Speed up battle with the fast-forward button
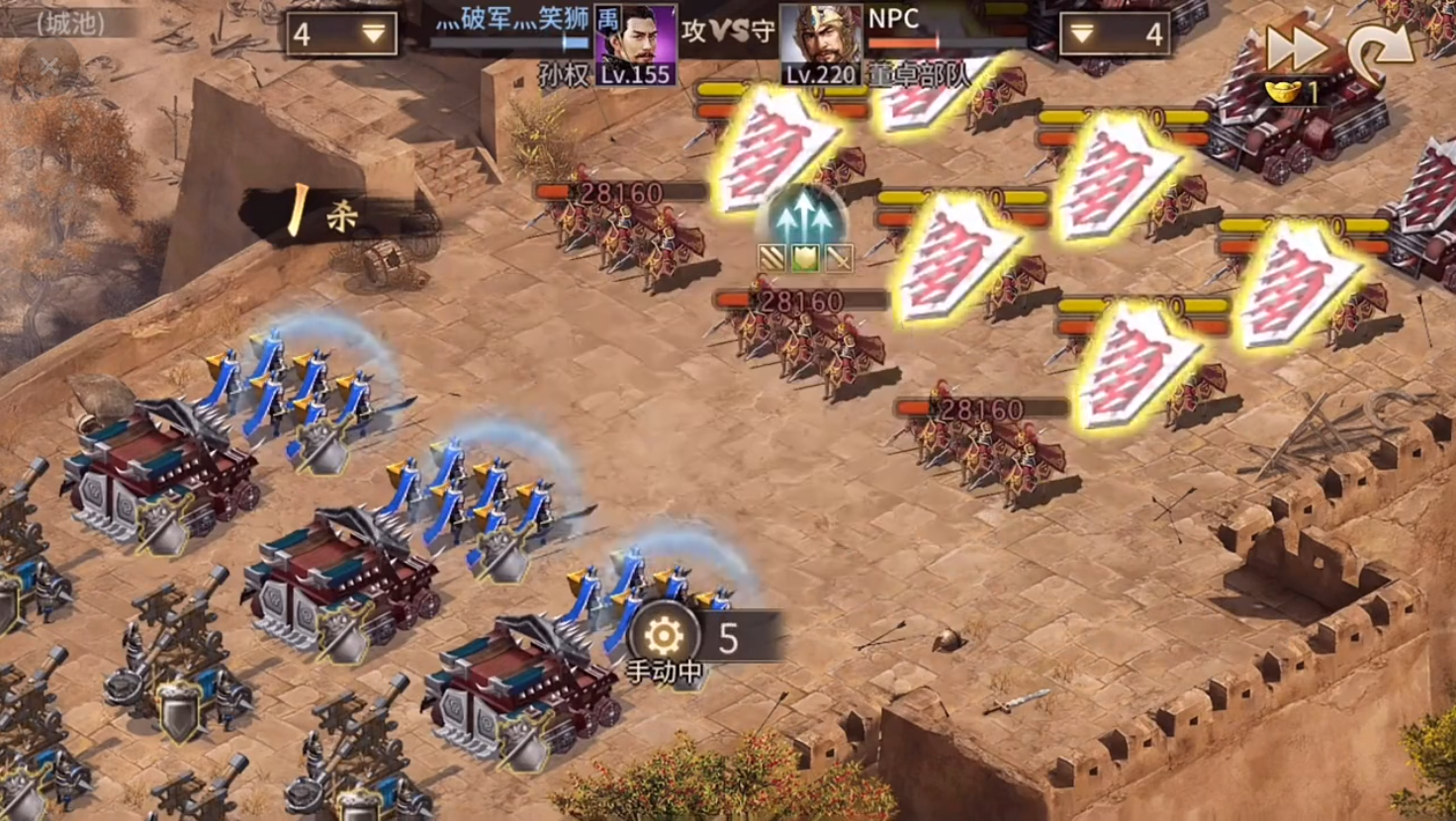Viewport: 1456px width, 821px height. [1295, 47]
